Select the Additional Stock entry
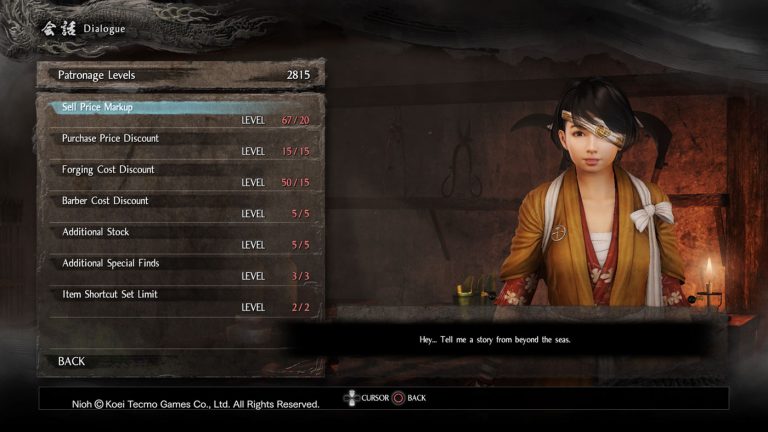 (180, 237)
